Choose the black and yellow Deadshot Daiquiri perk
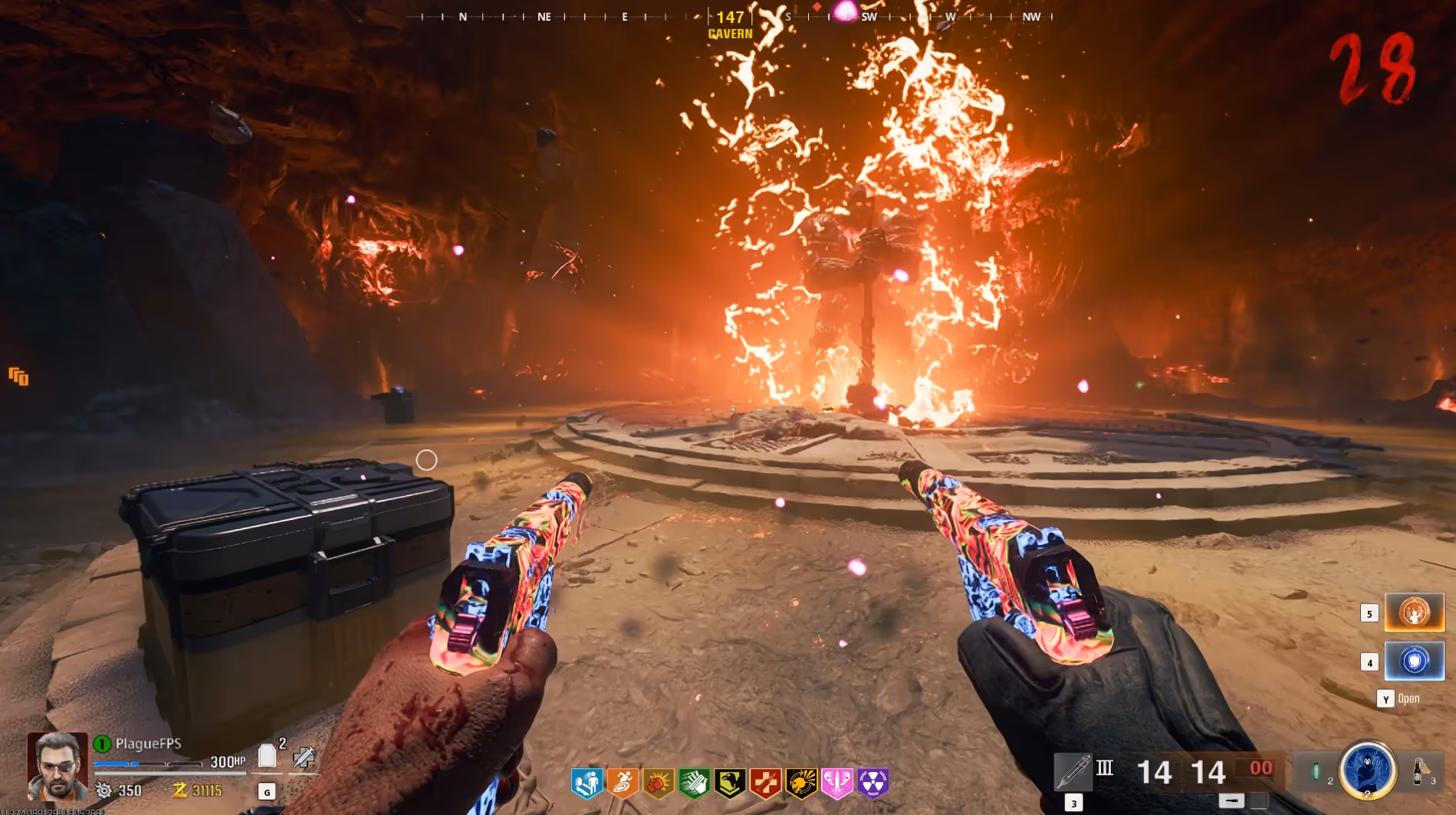 pos(801,783)
